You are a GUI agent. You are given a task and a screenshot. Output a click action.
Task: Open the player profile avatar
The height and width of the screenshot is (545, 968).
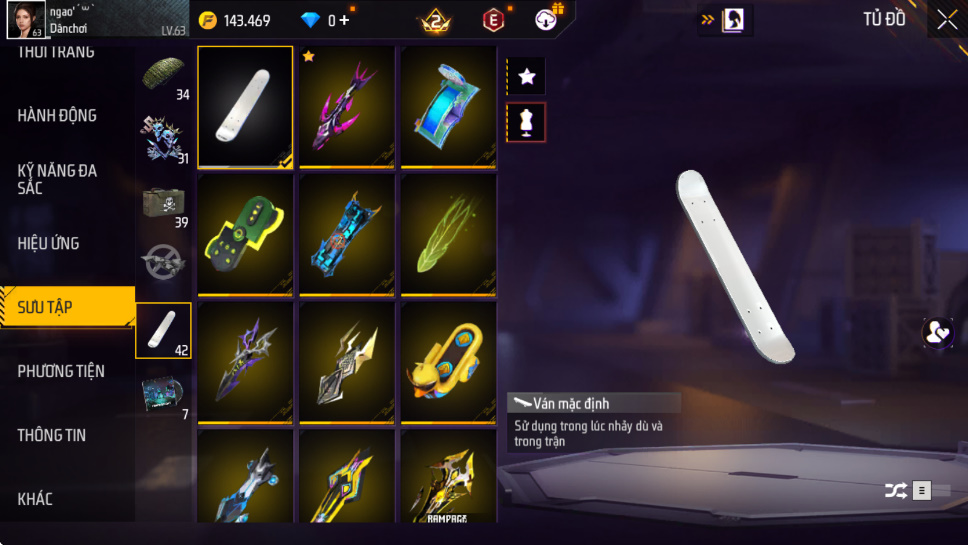[25, 19]
